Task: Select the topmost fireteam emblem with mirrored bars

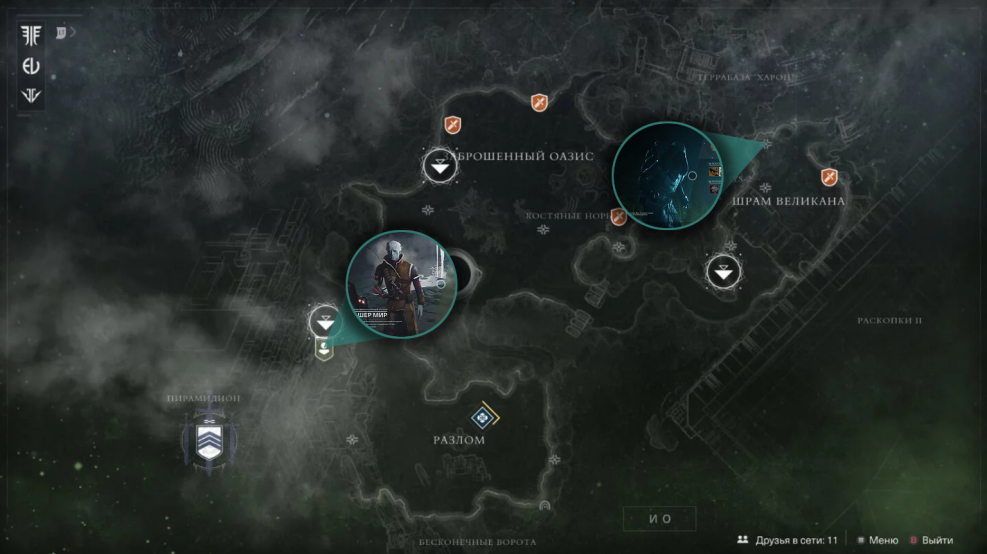Action: 30,35
